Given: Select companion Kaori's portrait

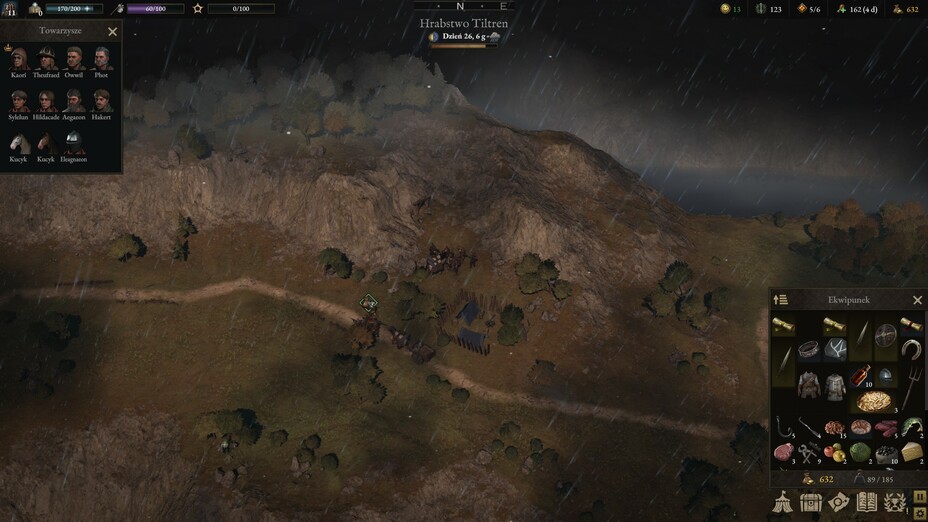Looking at the screenshot, I should pyautogui.click(x=18, y=58).
